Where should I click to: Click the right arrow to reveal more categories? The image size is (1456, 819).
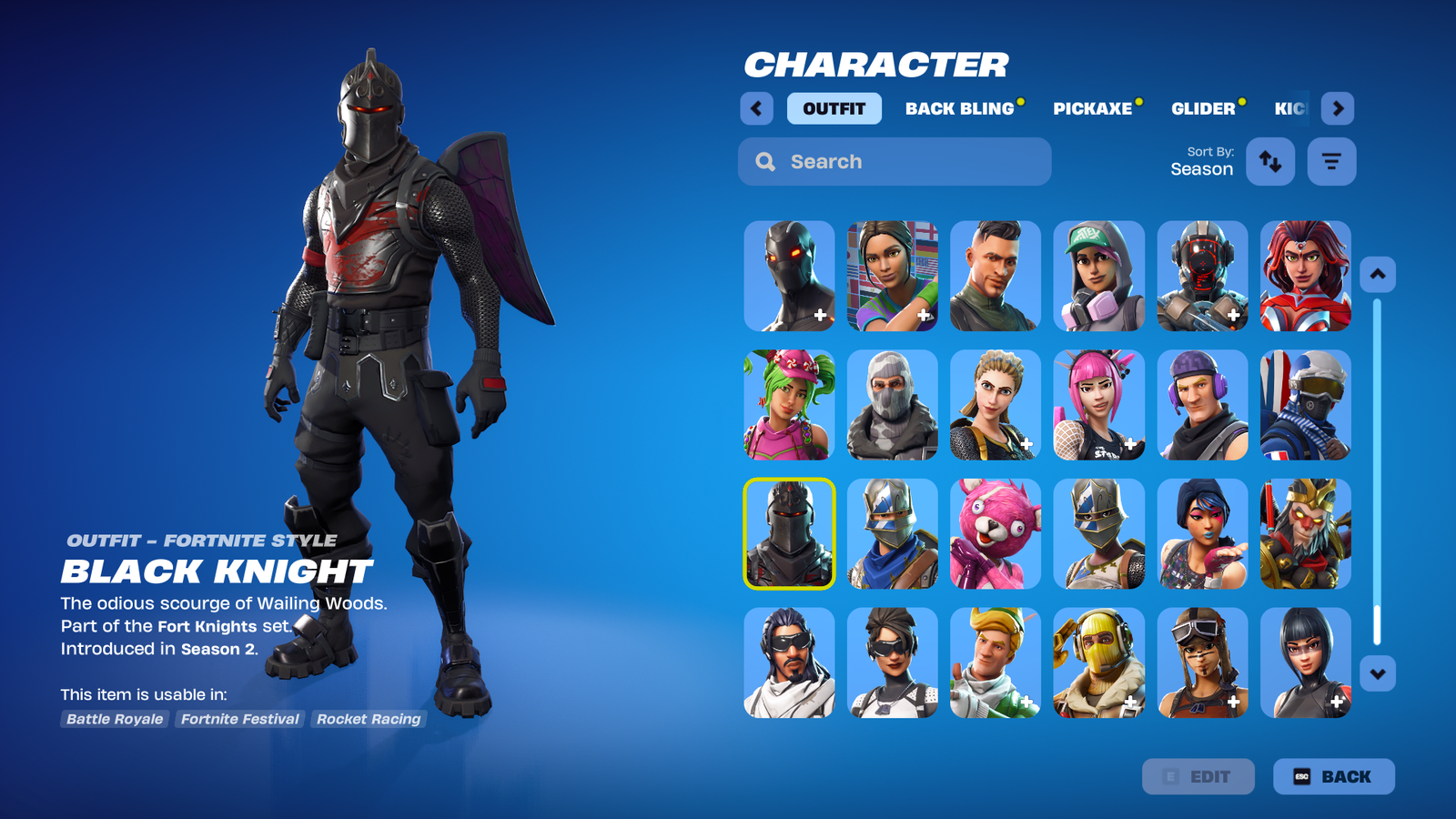point(1338,108)
